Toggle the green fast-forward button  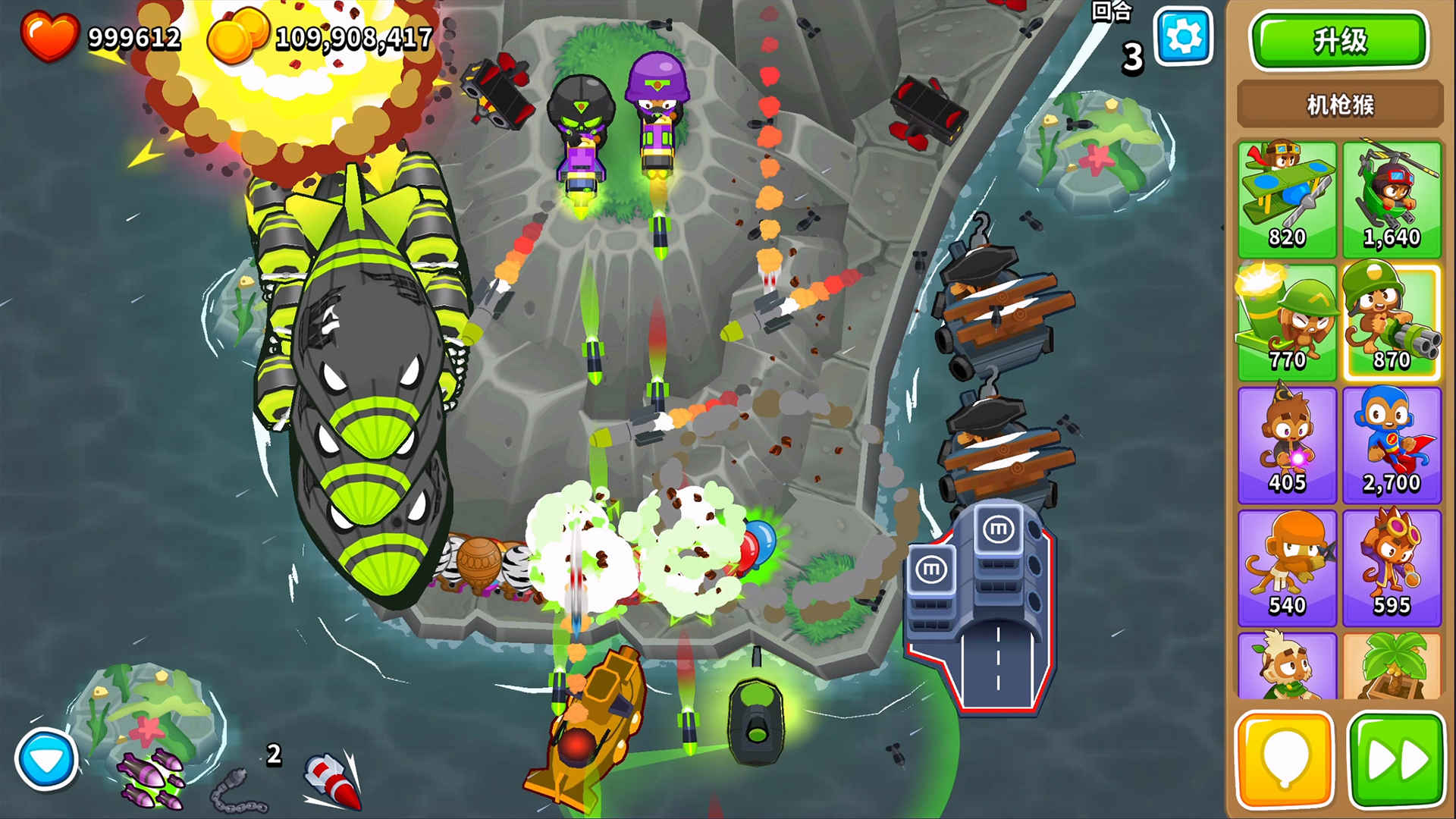1397,760
